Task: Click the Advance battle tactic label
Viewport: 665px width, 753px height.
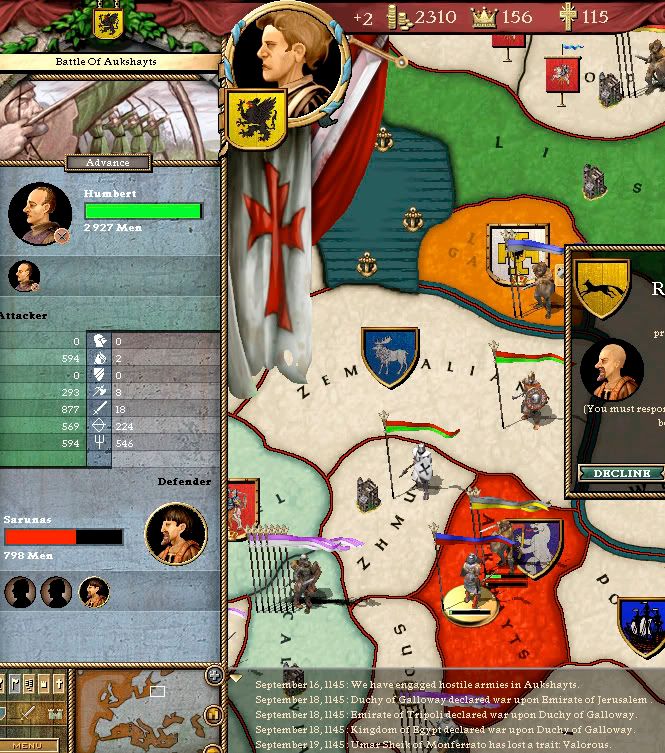Action: (108, 163)
